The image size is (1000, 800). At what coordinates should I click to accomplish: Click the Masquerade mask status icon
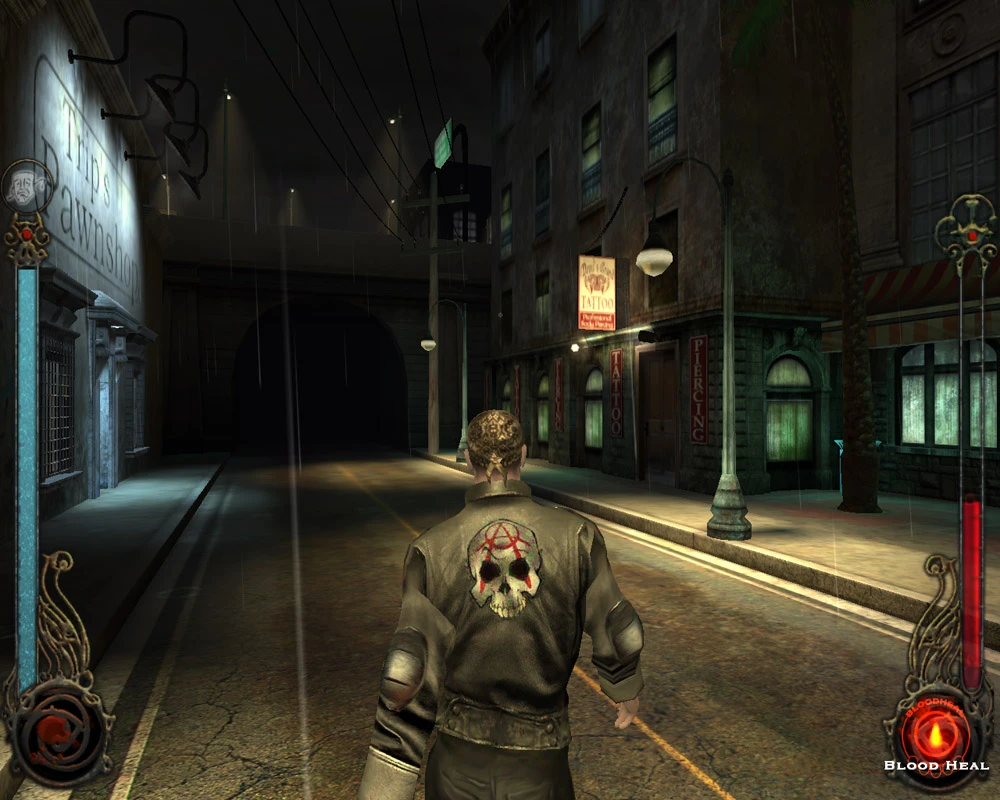point(25,186)
